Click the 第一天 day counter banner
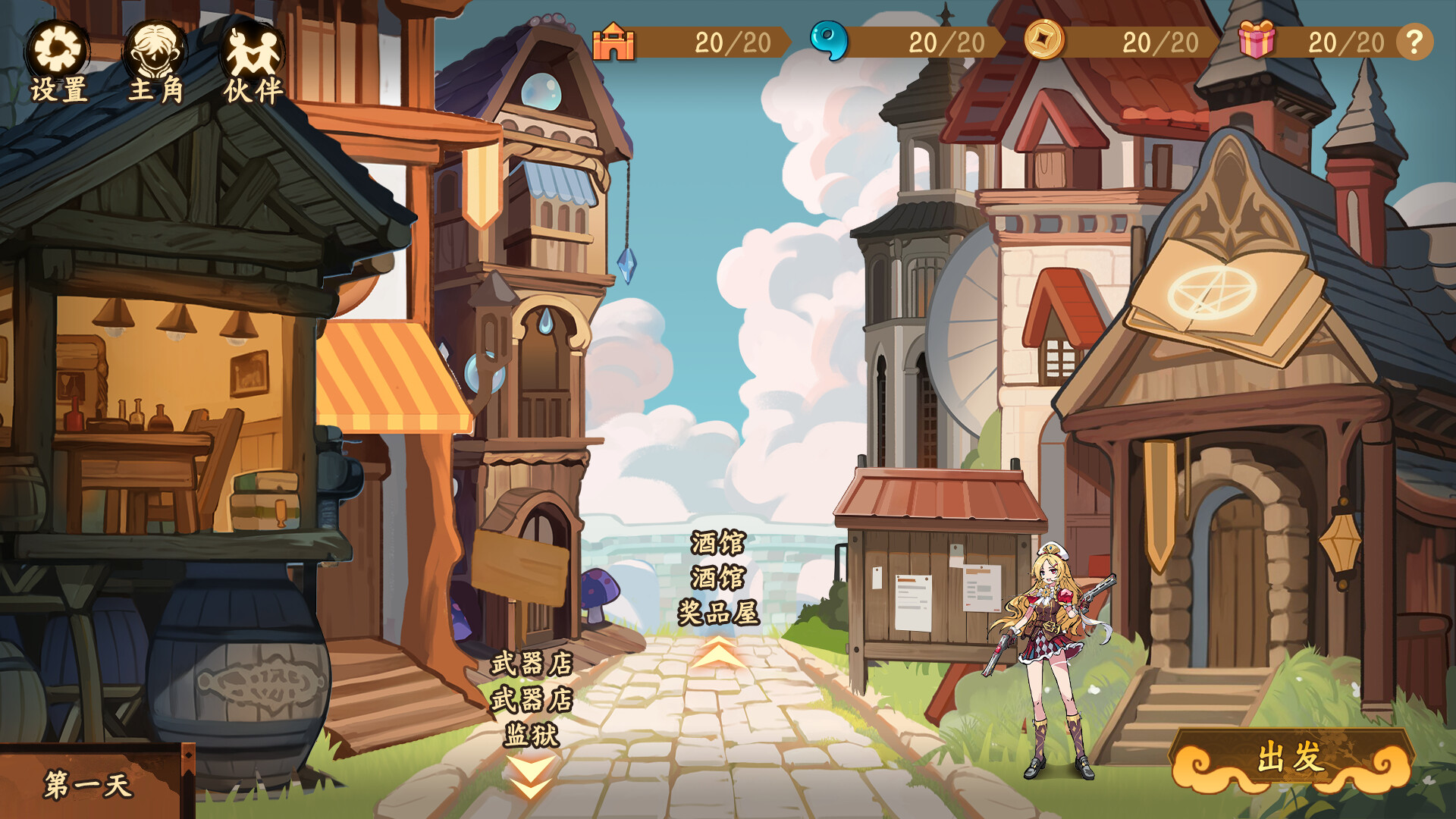 pyautogui.click(x=87, y=785)
